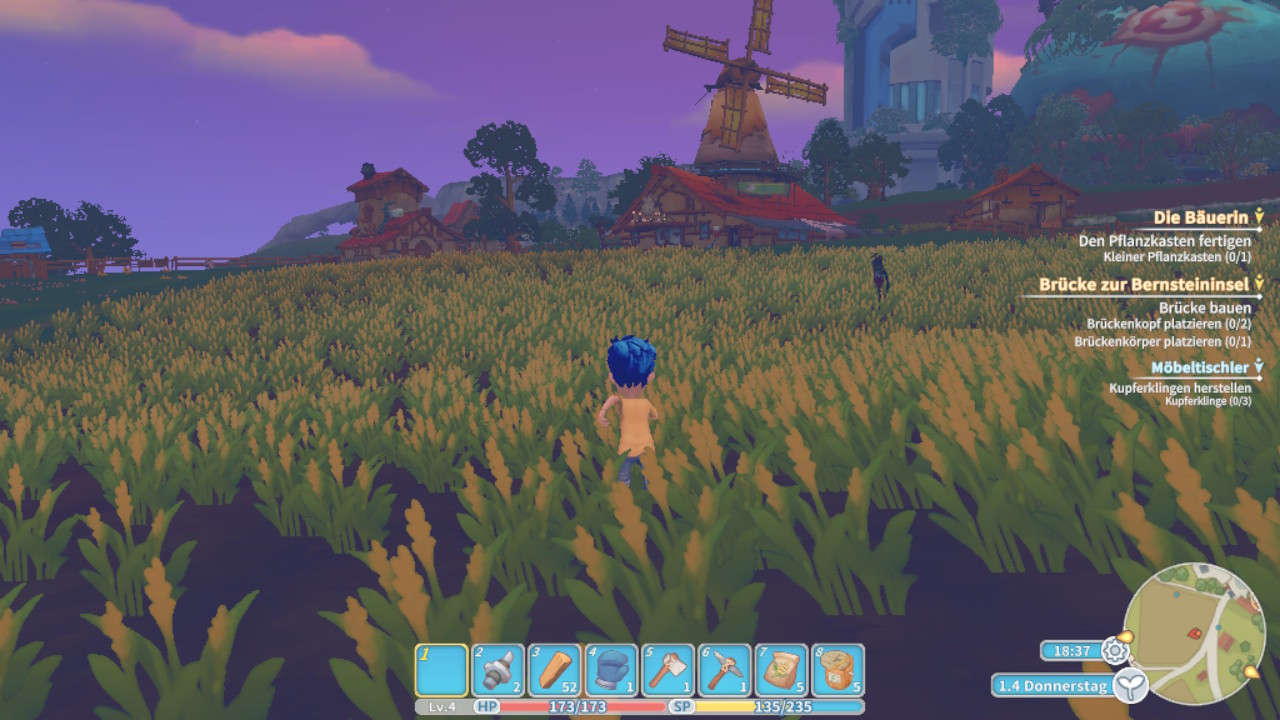This screenshot has width=1280, height=720.
Task: Choose the orange sack in slot 8
Action: 838,669
